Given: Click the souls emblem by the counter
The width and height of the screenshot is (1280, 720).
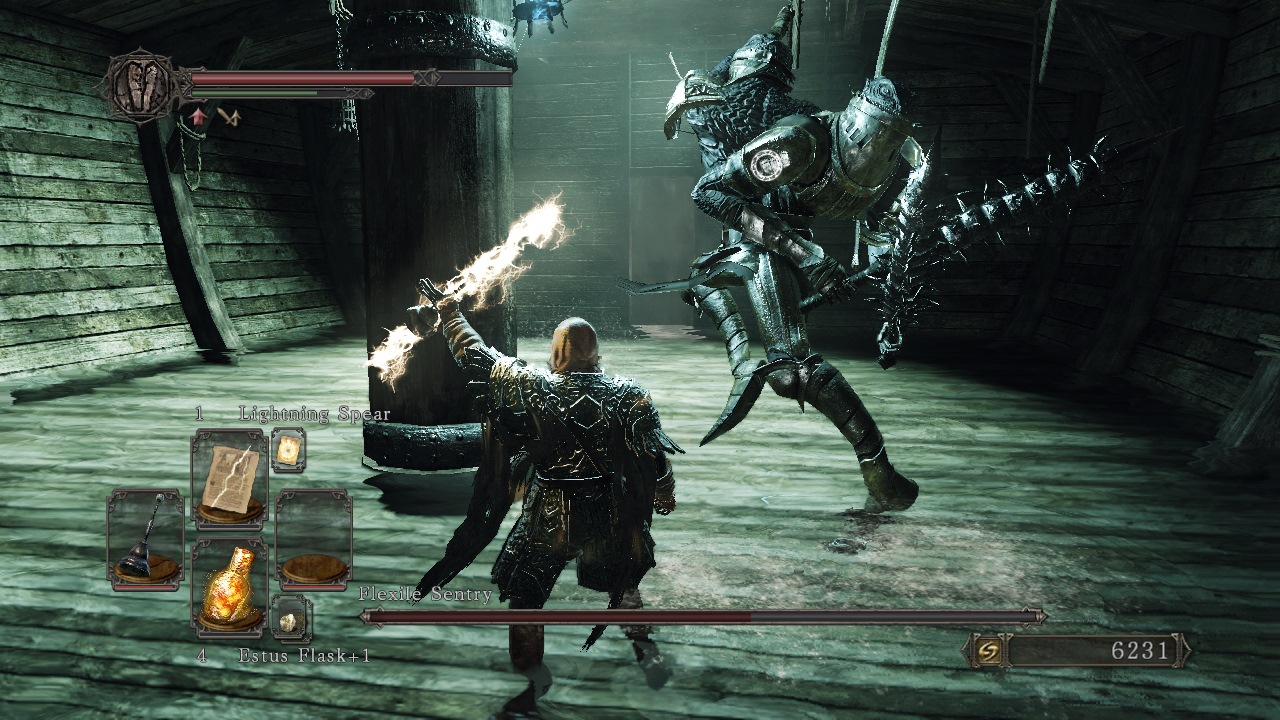Looking at the screenshot, I should [x=987, y=650].
